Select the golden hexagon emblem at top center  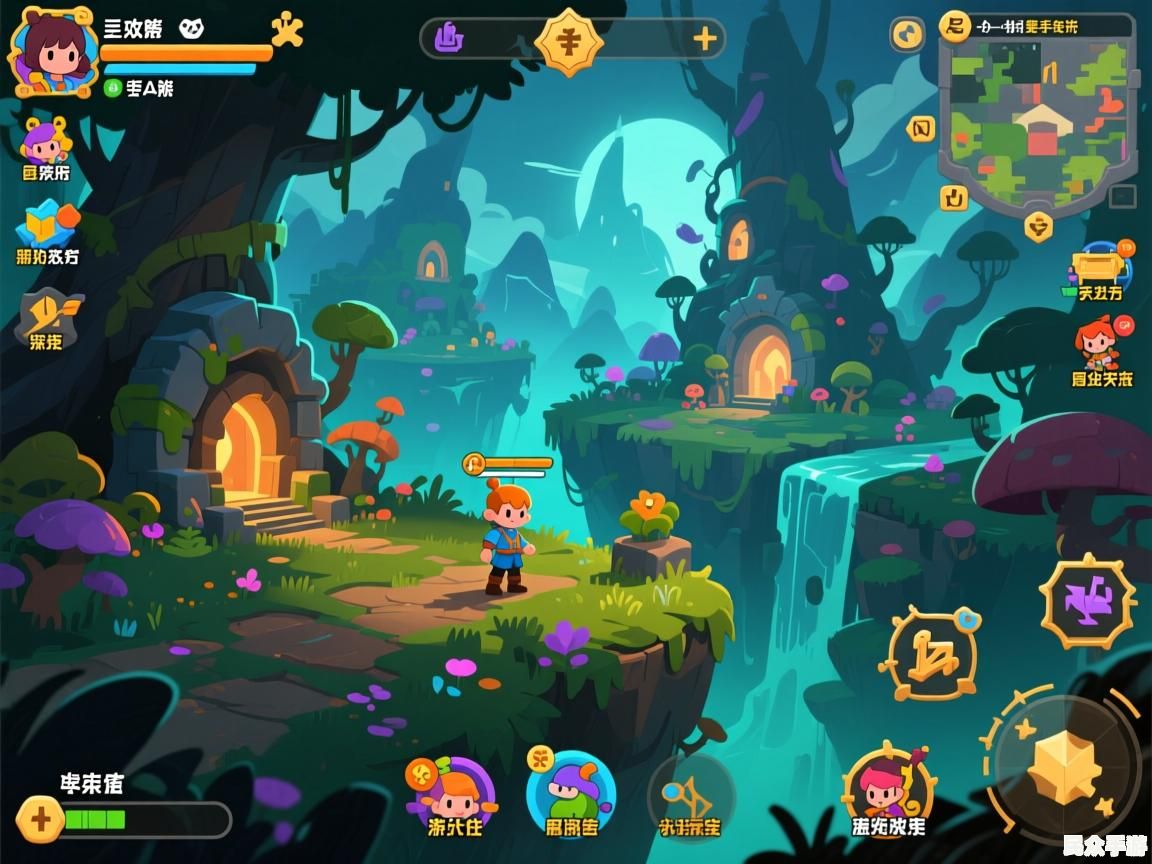point(569,41)
